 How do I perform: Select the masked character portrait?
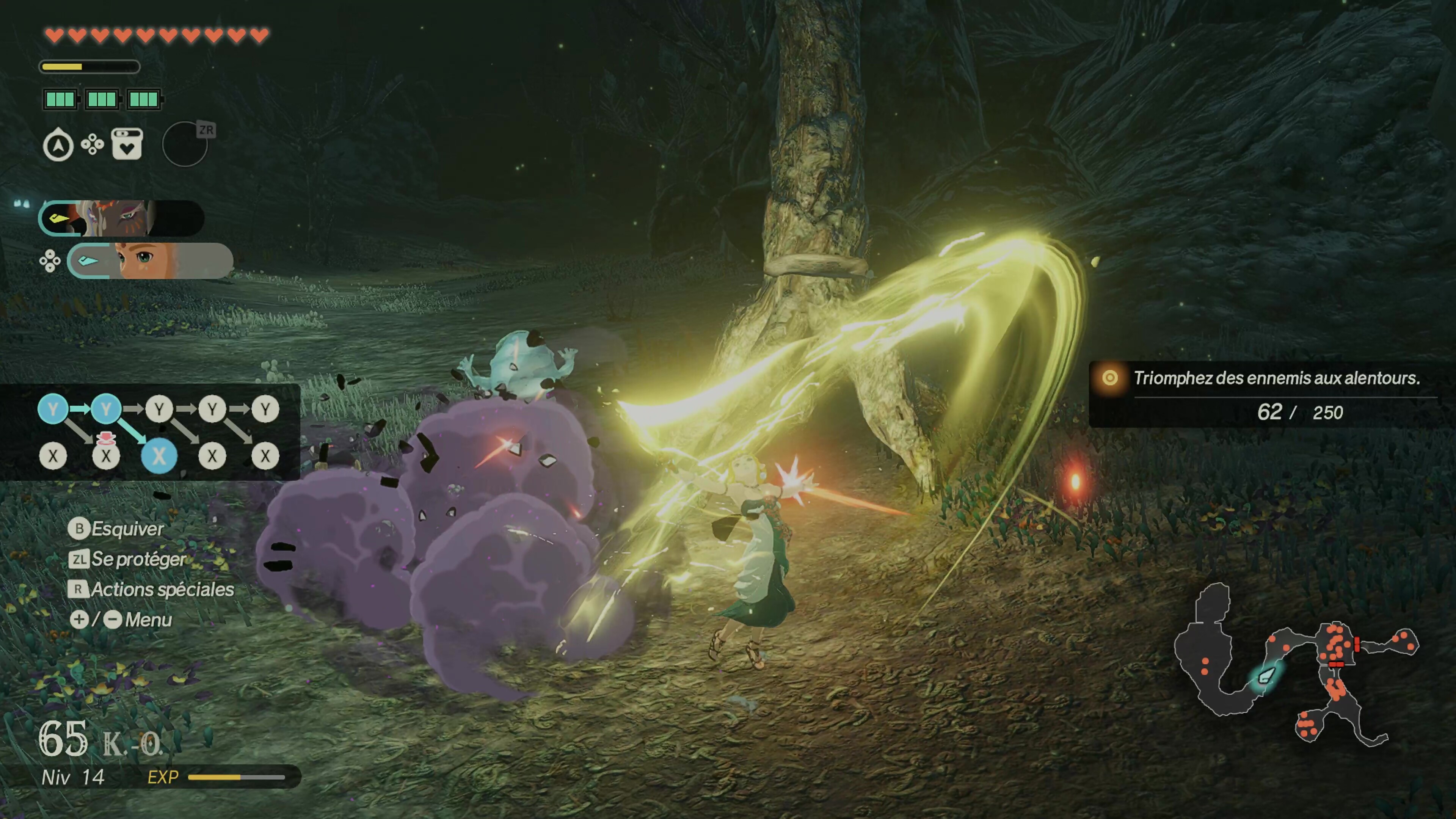point(121,218)
